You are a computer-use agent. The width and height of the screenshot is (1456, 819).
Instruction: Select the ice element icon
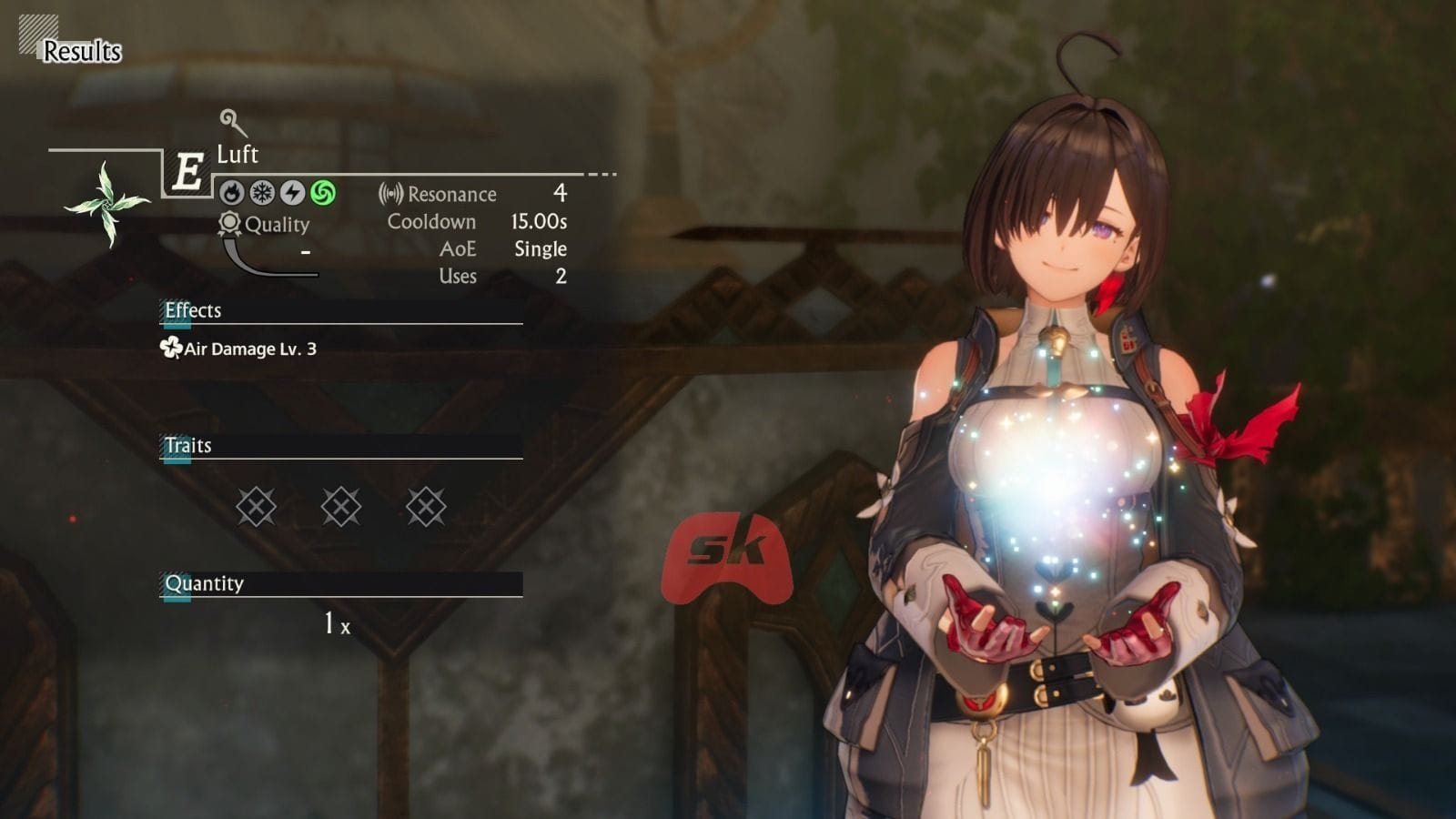pyautogui.click(x=260, y=194)
